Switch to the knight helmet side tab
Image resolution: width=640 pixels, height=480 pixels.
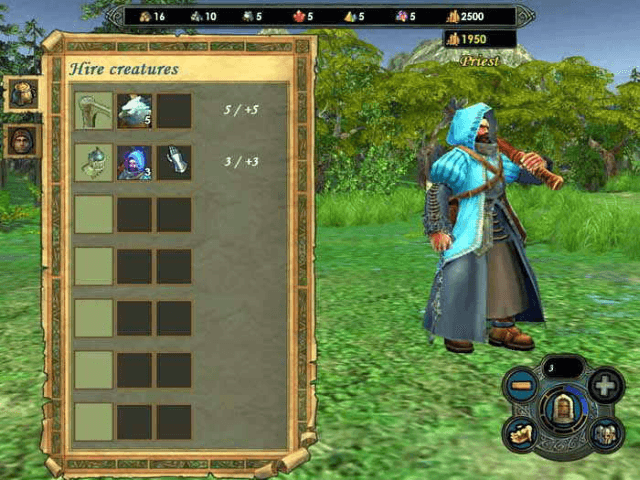point(22,94)
